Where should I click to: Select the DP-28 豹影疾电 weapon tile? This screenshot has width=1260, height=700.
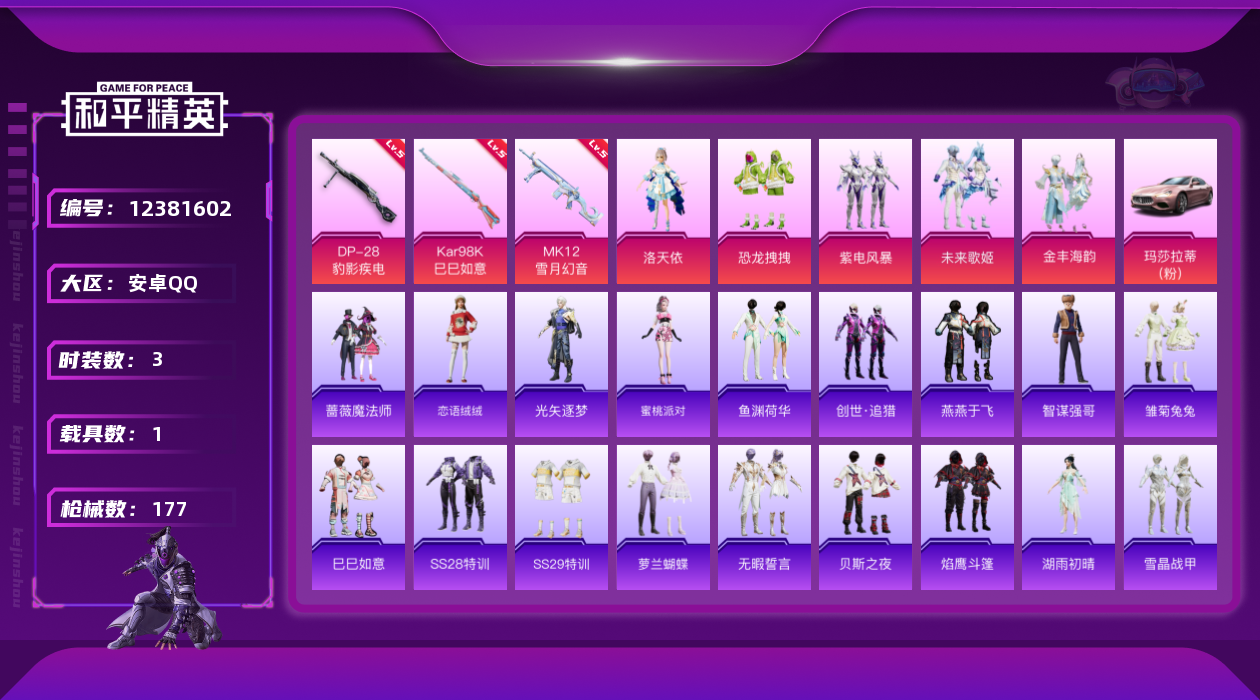(358, 211)
